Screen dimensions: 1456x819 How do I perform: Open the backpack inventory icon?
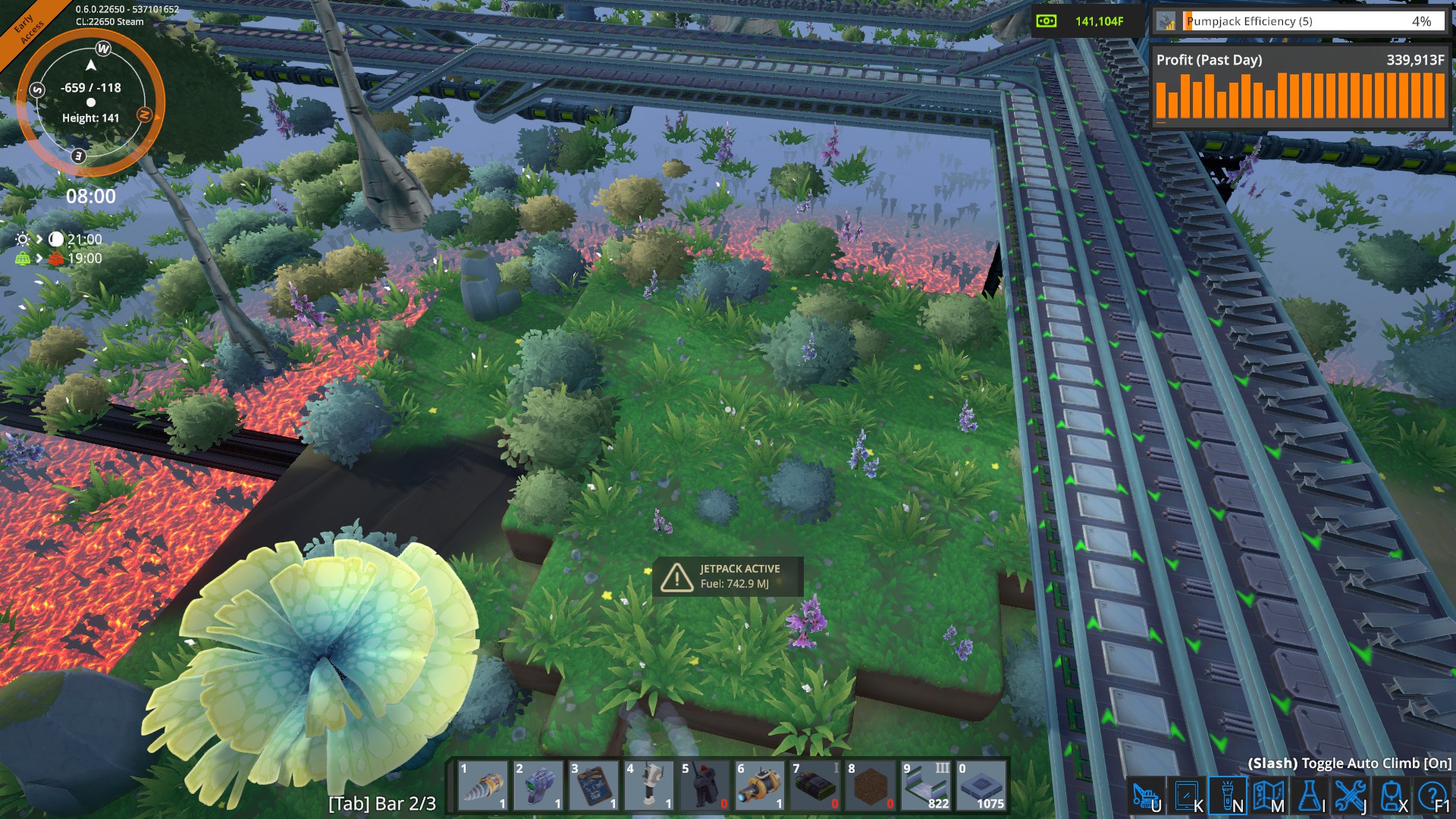pos(1392,796)
